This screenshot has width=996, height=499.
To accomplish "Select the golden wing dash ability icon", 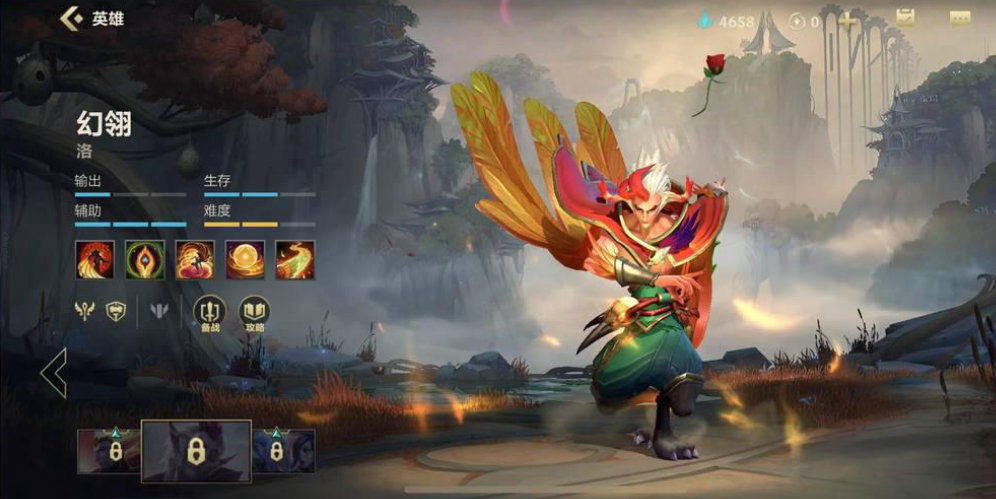I will (295, 260).
